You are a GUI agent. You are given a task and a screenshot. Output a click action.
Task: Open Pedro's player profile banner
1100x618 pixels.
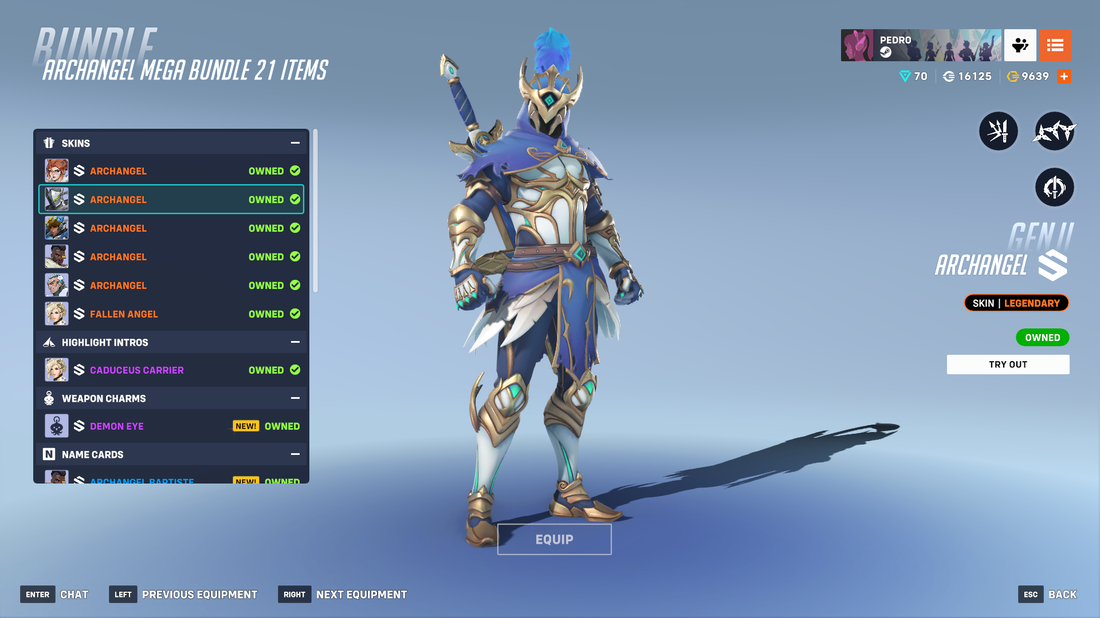tap(920, 45)
